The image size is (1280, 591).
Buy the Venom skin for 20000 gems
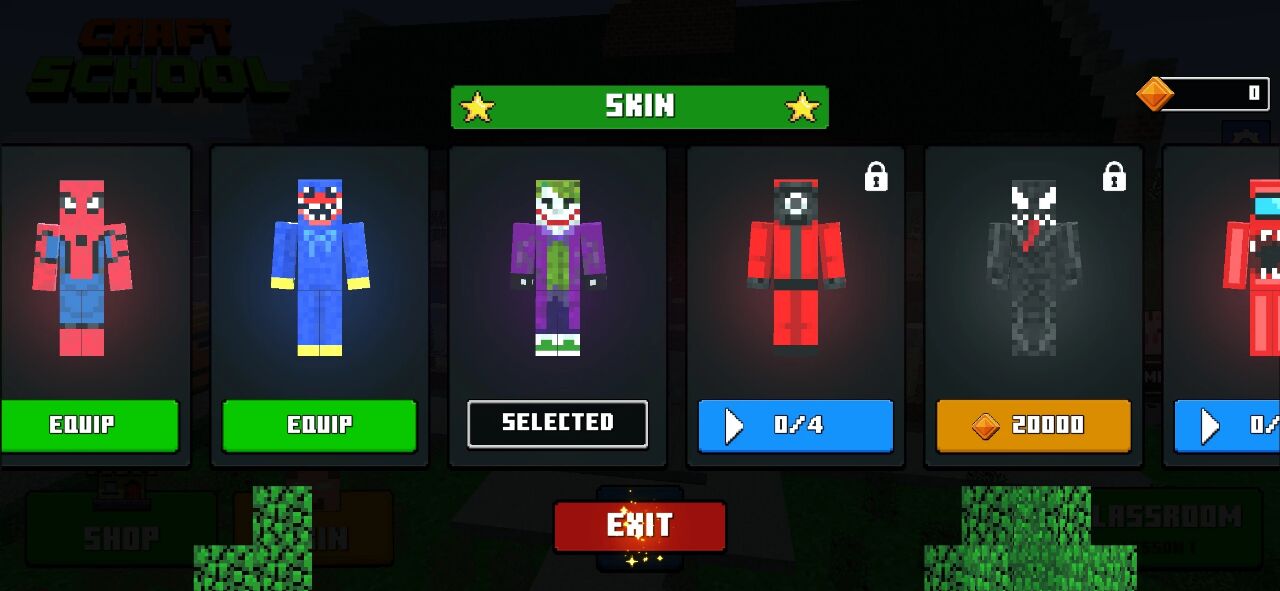point(1033,426)
